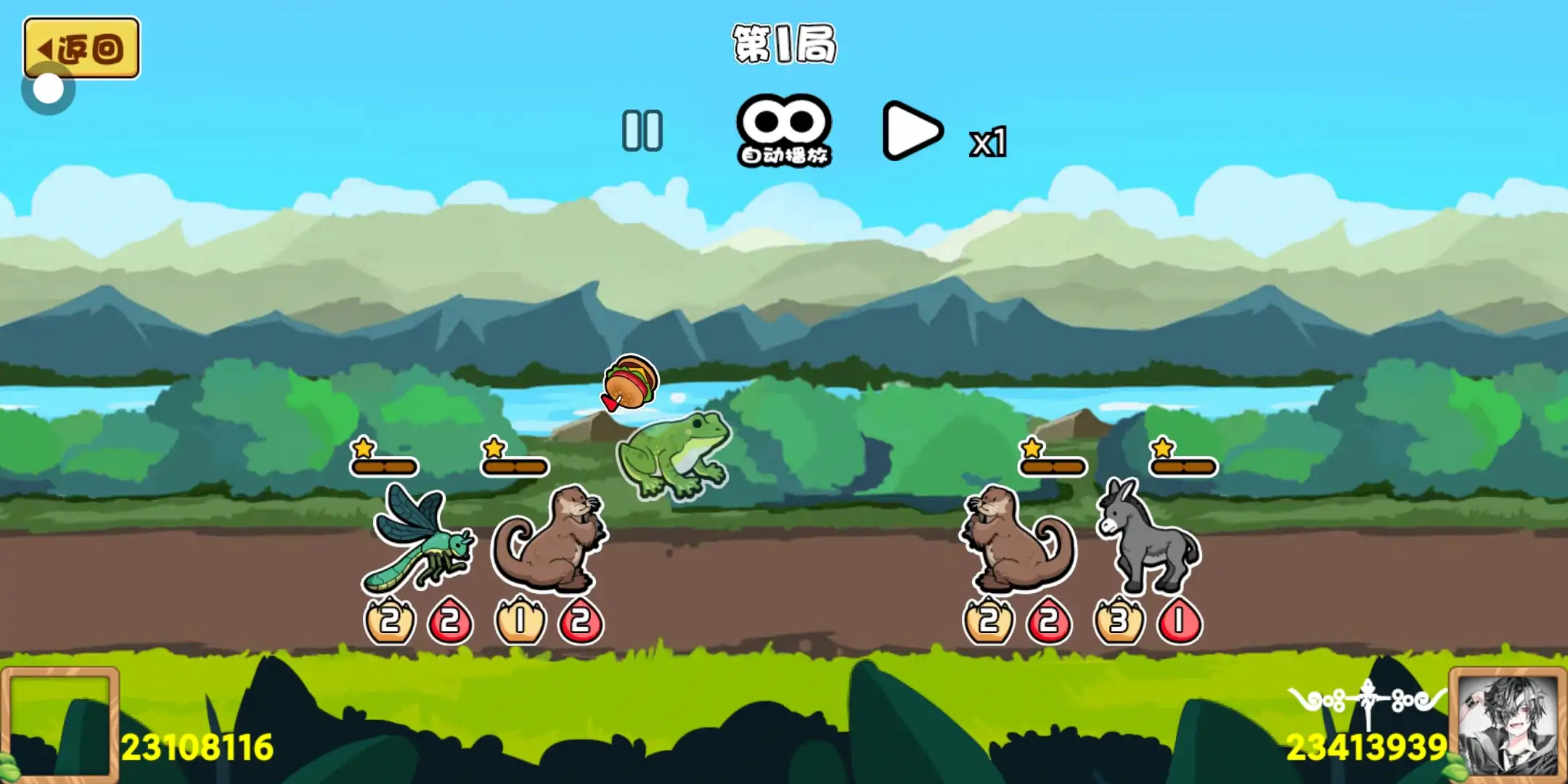Open the opponent's anime avatar portrait

tap(1508, 724)
